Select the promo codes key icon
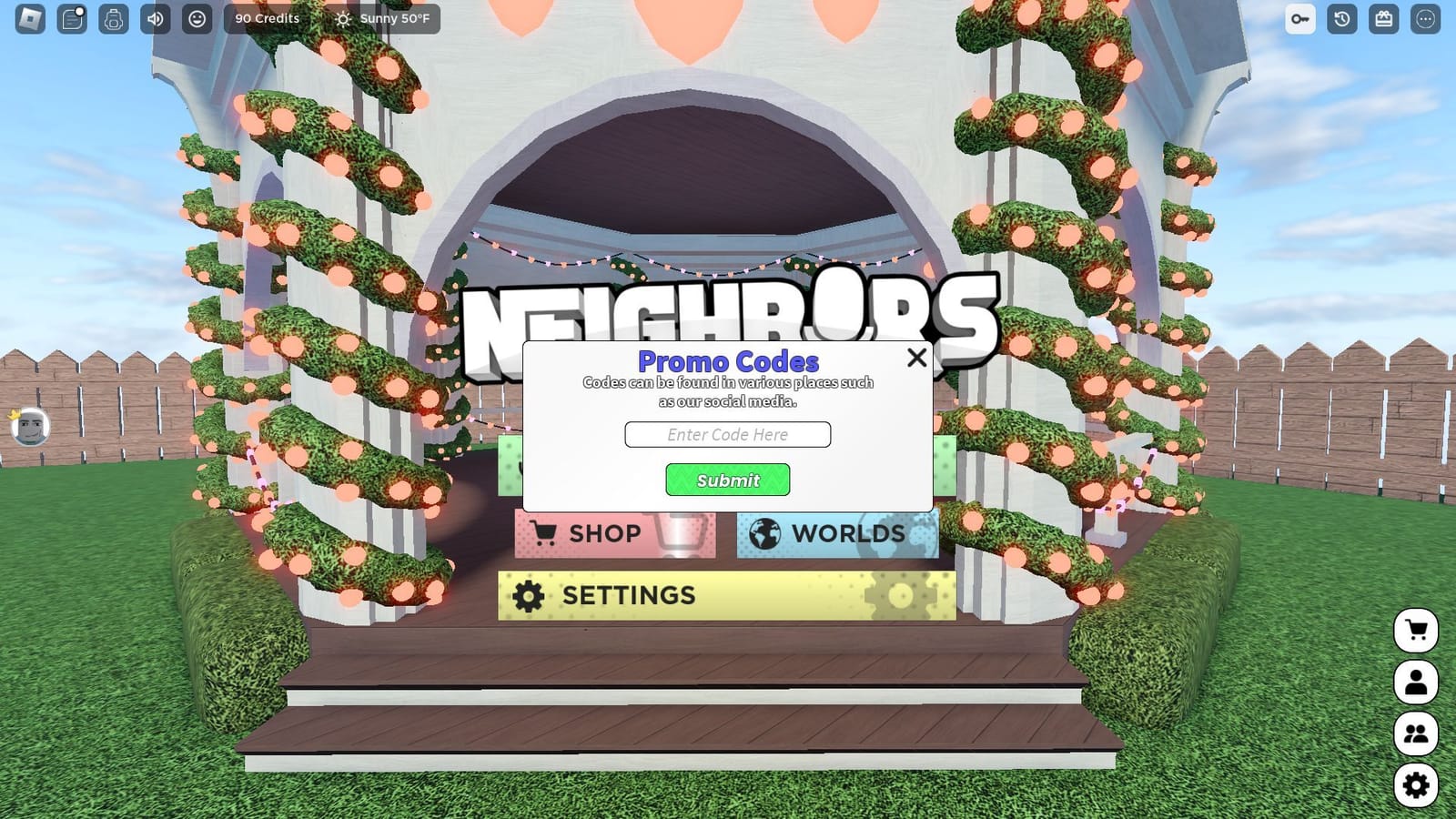1456x819 pixels. (1299, 18)
